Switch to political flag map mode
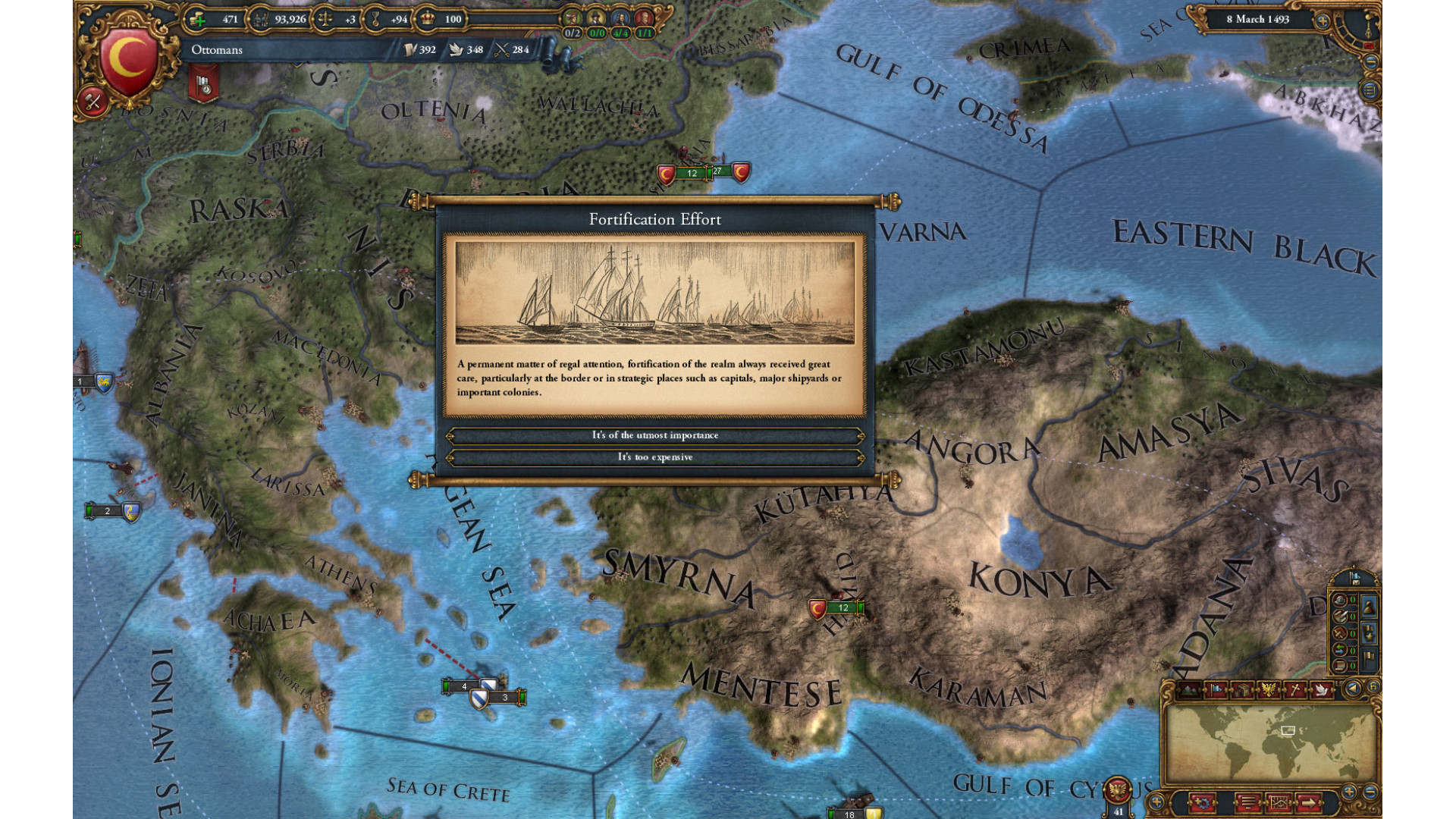 point(1216,689)
